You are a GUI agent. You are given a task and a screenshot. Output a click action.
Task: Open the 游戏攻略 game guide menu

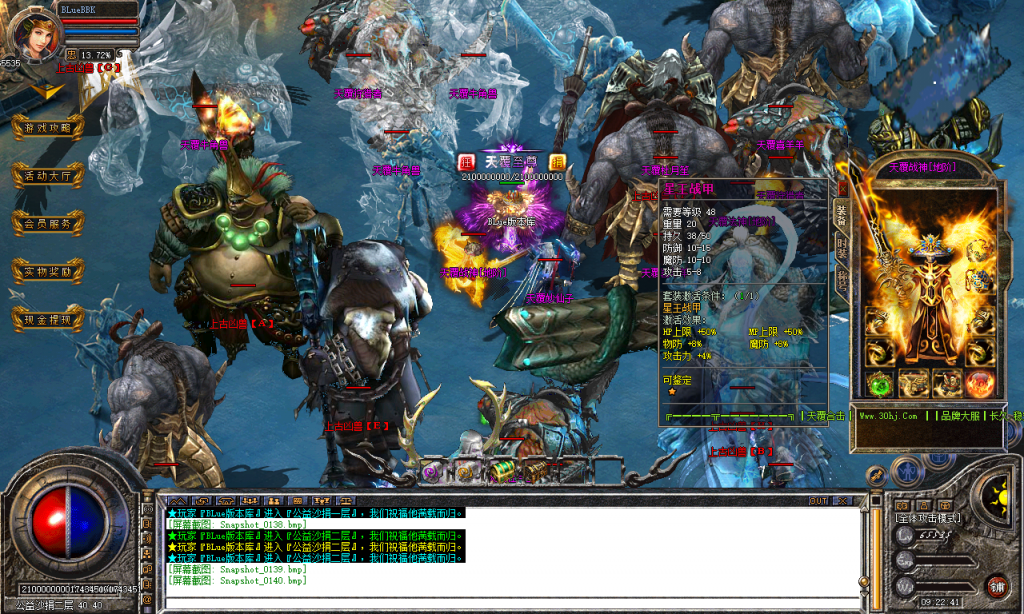[x=47, y=127]
